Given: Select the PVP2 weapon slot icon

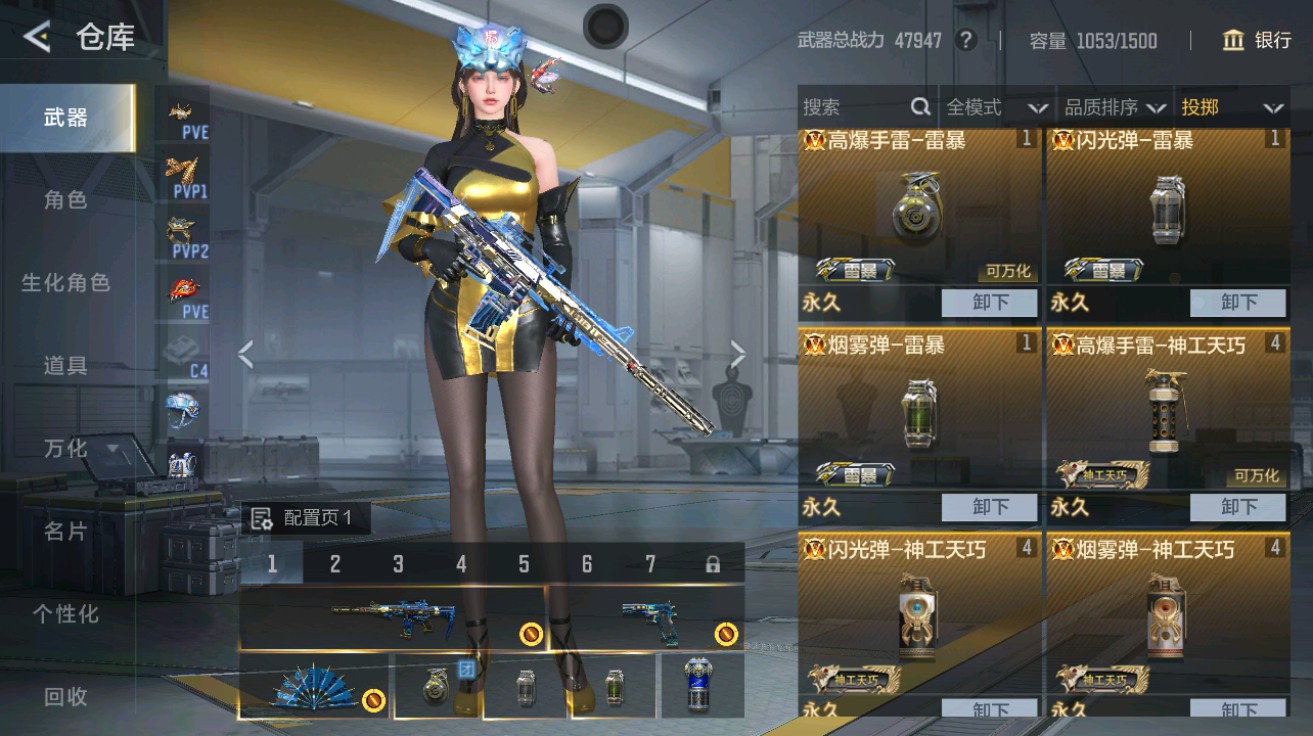Looking at the screenshot, I should 183,233.
